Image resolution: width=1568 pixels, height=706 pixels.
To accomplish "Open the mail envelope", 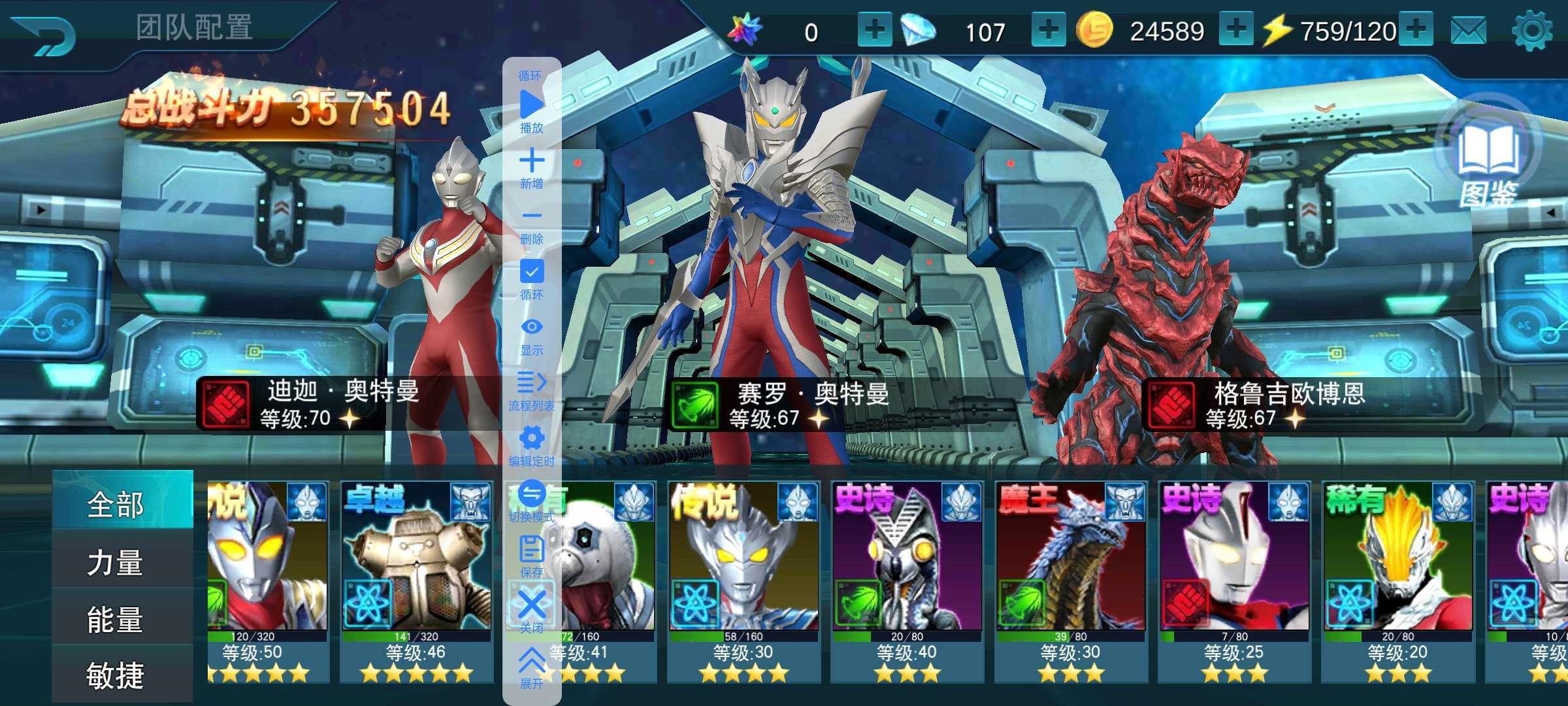I will 1468,31.
